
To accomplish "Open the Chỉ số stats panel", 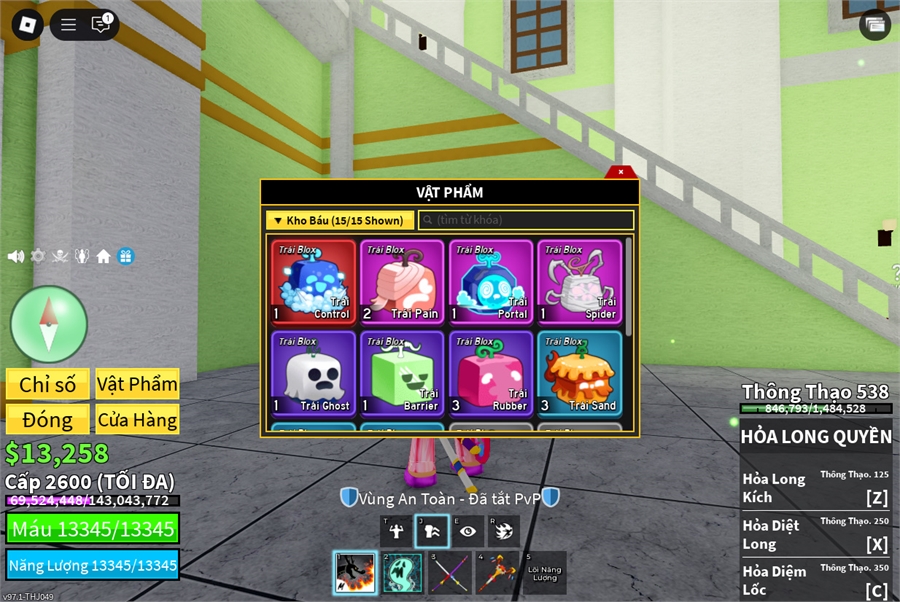I will (47, 385).
